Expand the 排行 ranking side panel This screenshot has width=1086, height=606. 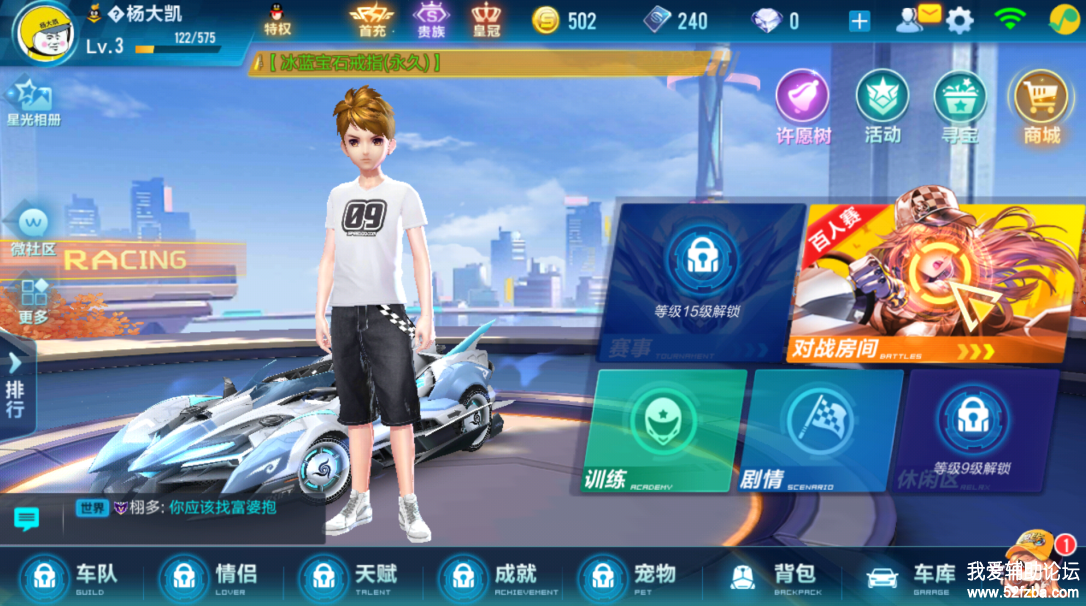[16, 385]
